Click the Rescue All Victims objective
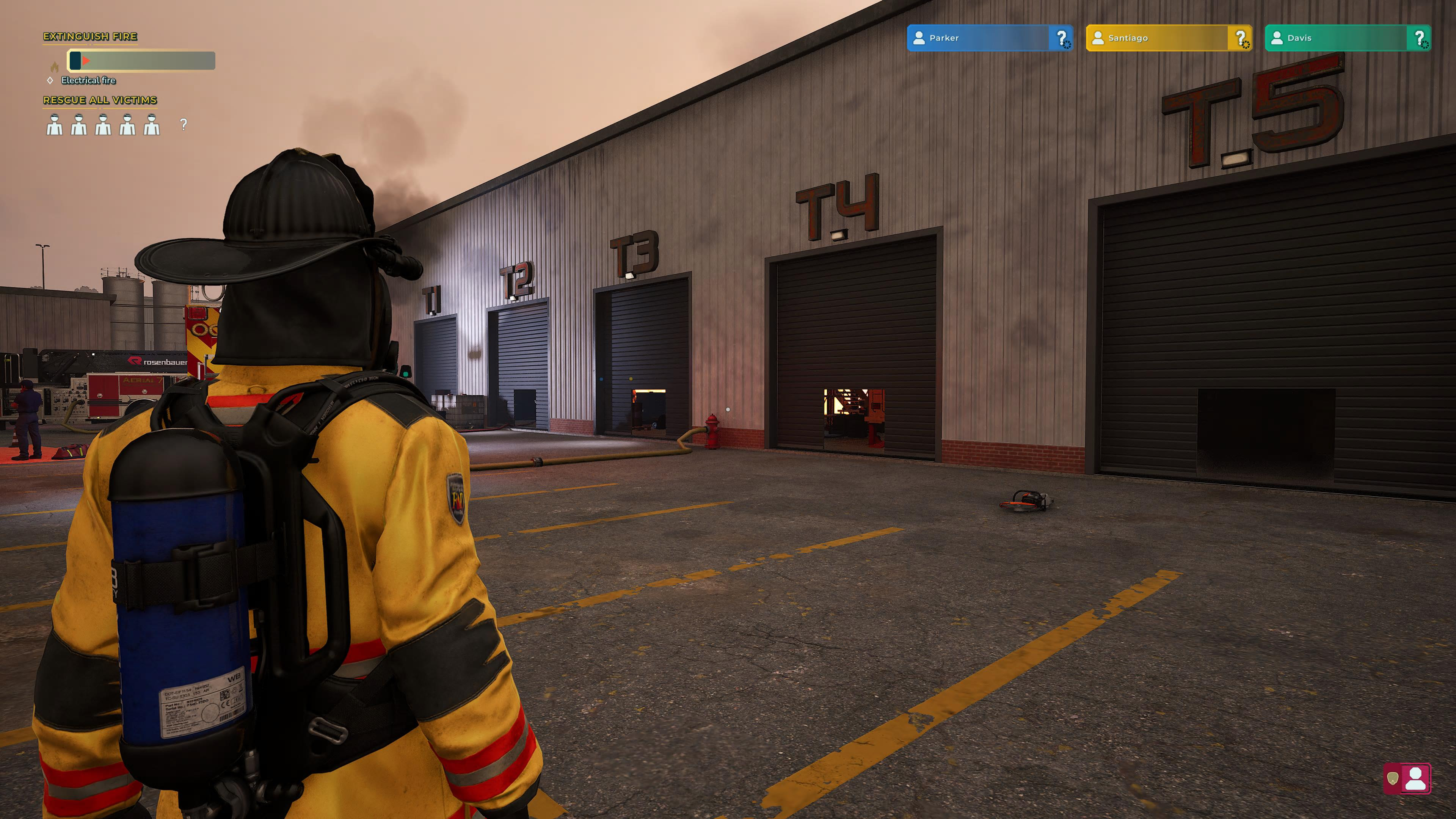1456x819 pixels. point(100,100)
